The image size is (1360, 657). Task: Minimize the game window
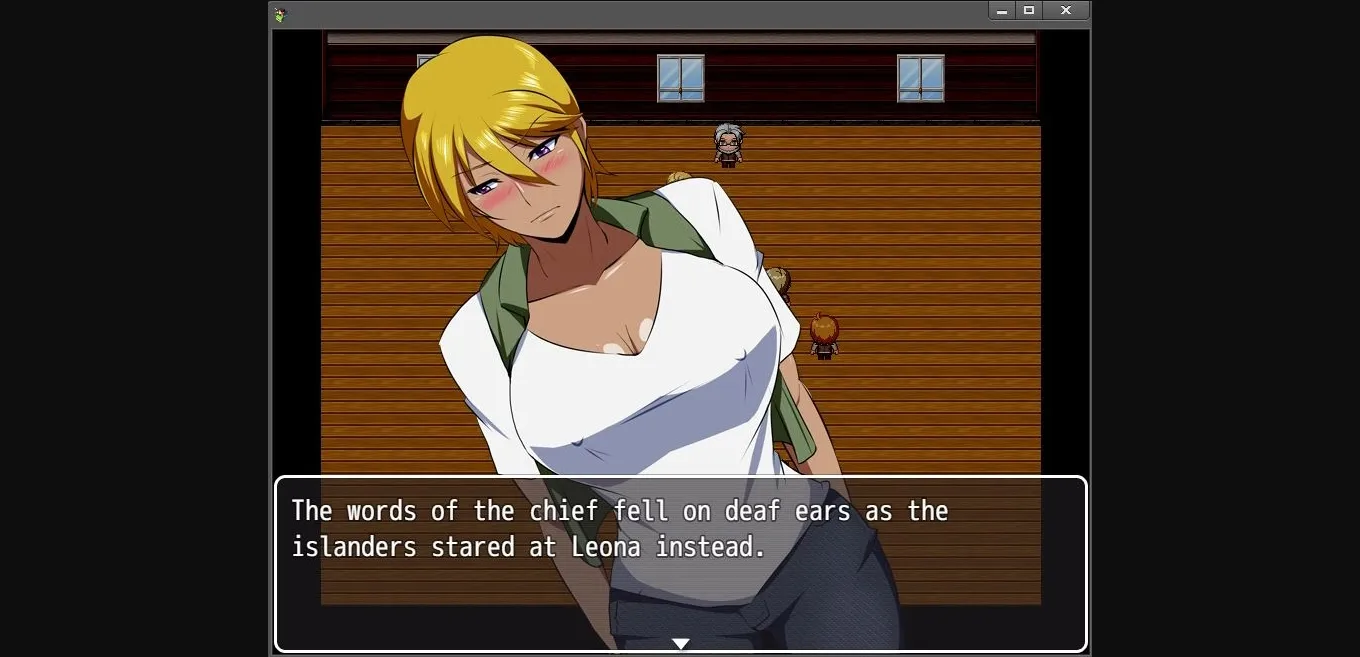pyautogui.click(x=1002, y=10)
